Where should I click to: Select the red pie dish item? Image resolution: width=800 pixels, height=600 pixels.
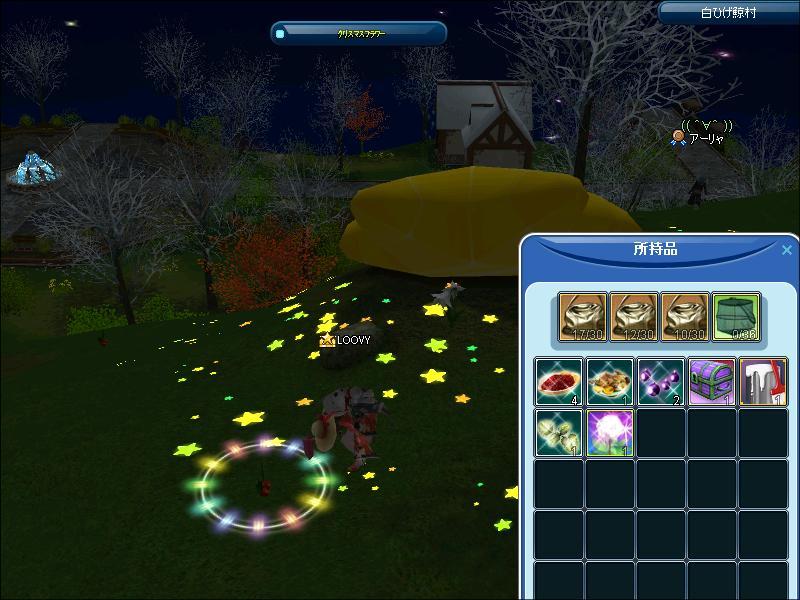point(558,381)
